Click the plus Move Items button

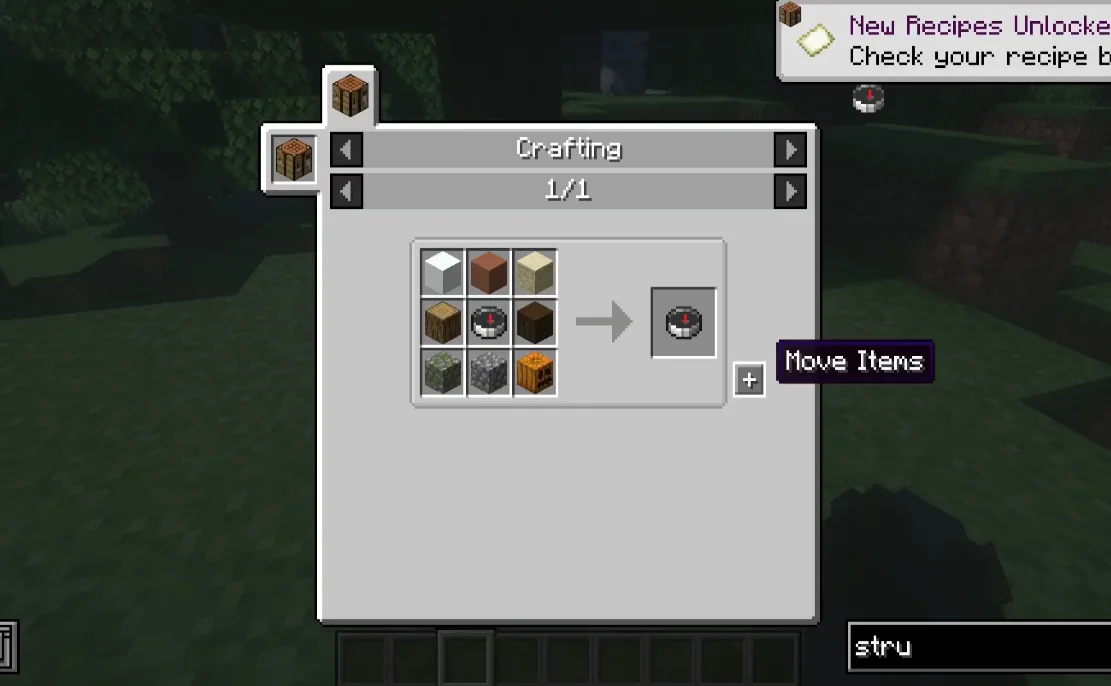point(749,380)
